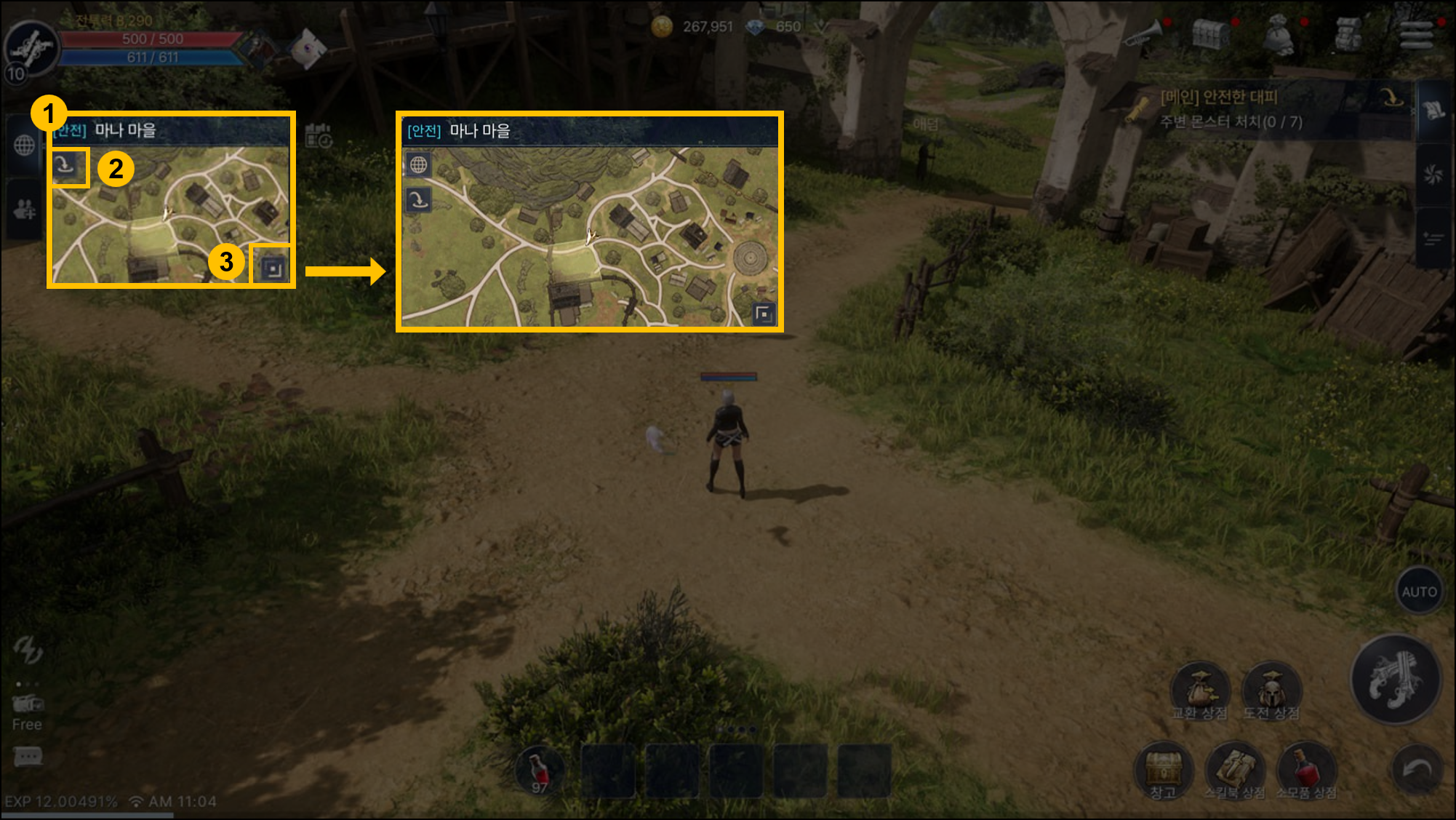Open the chat bubble icon

click(28, 757)
